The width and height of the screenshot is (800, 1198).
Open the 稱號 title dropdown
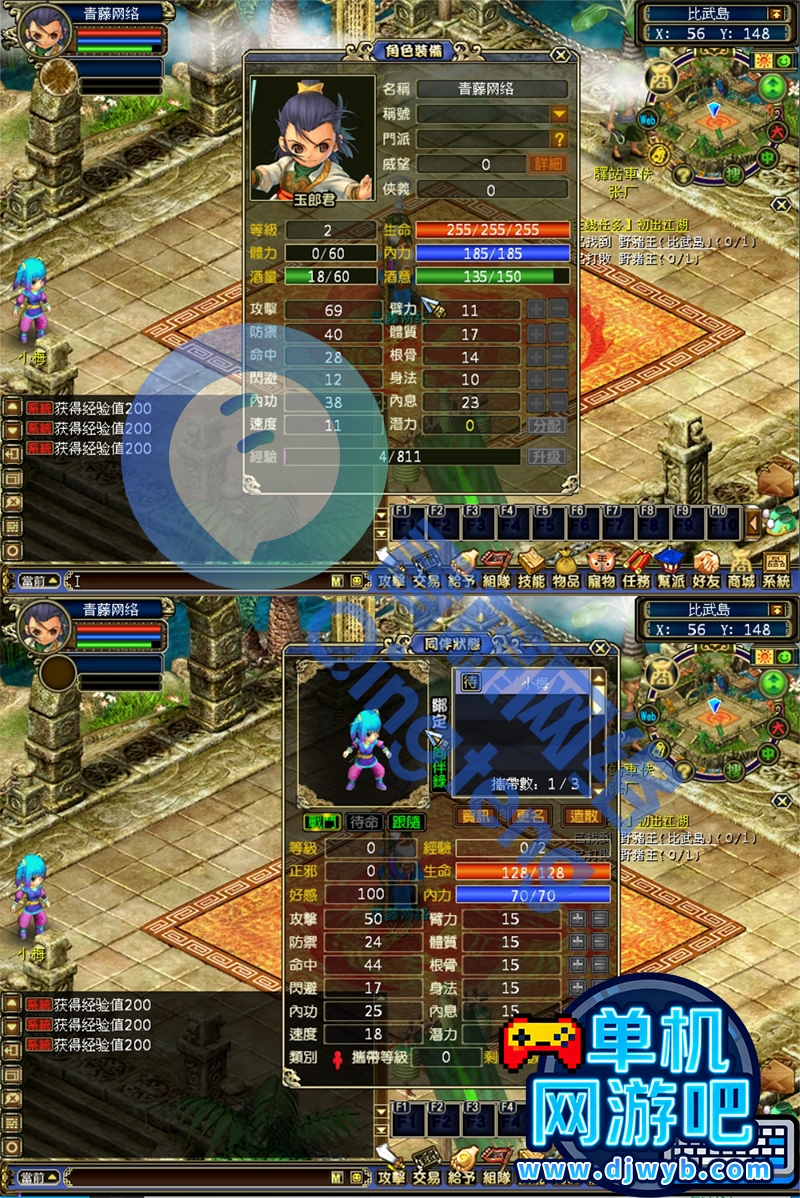(x=559, y=115)
